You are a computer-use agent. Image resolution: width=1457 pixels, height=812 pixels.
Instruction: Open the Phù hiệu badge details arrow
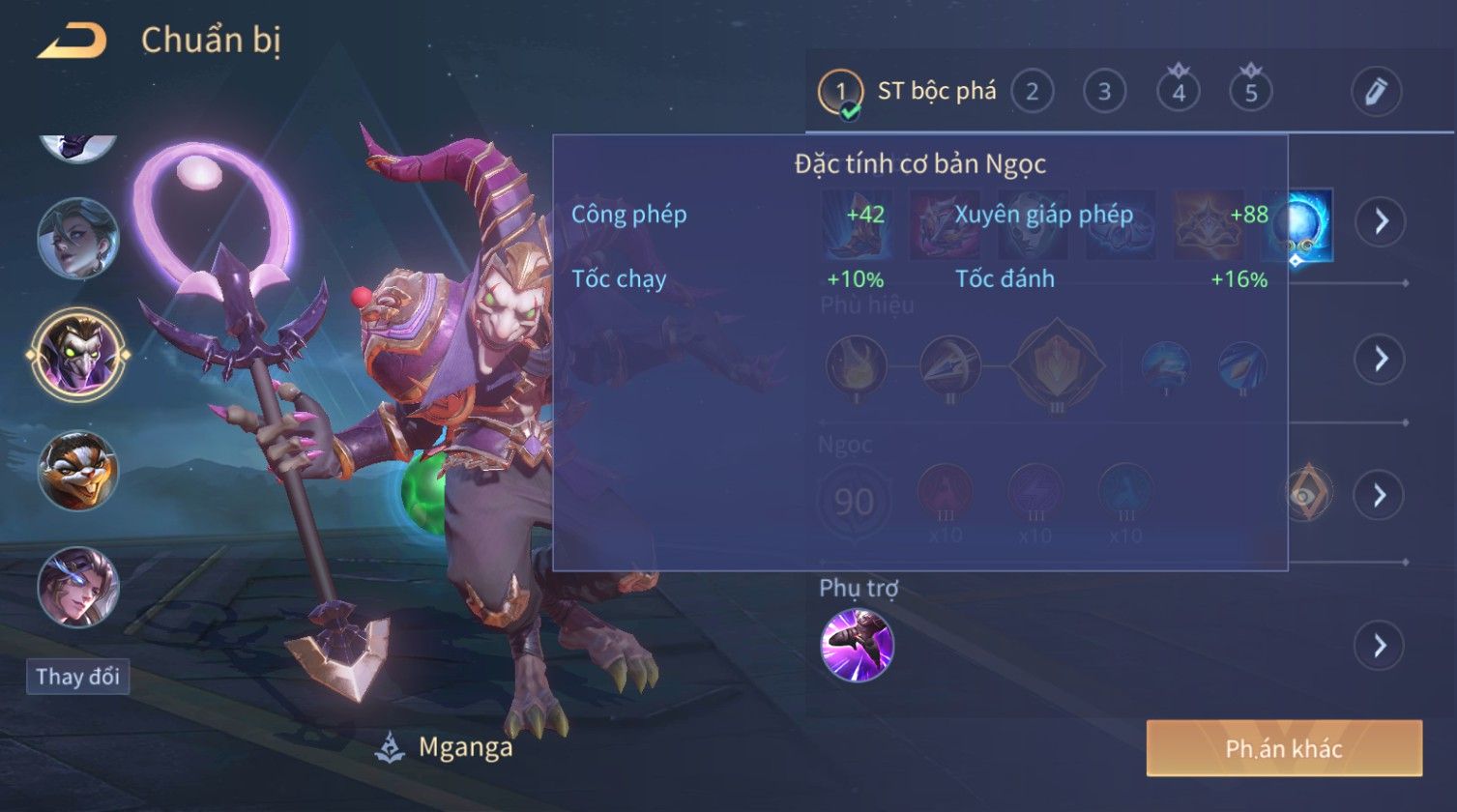[x=1380, y=359]
